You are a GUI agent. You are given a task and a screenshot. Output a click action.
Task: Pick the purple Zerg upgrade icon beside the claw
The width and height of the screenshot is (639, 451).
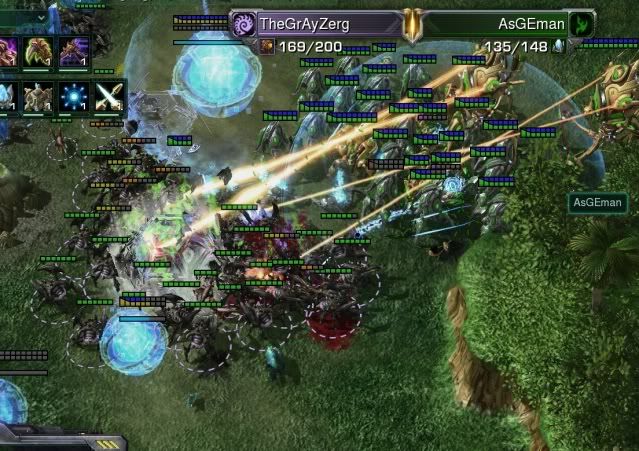(73, 51)
